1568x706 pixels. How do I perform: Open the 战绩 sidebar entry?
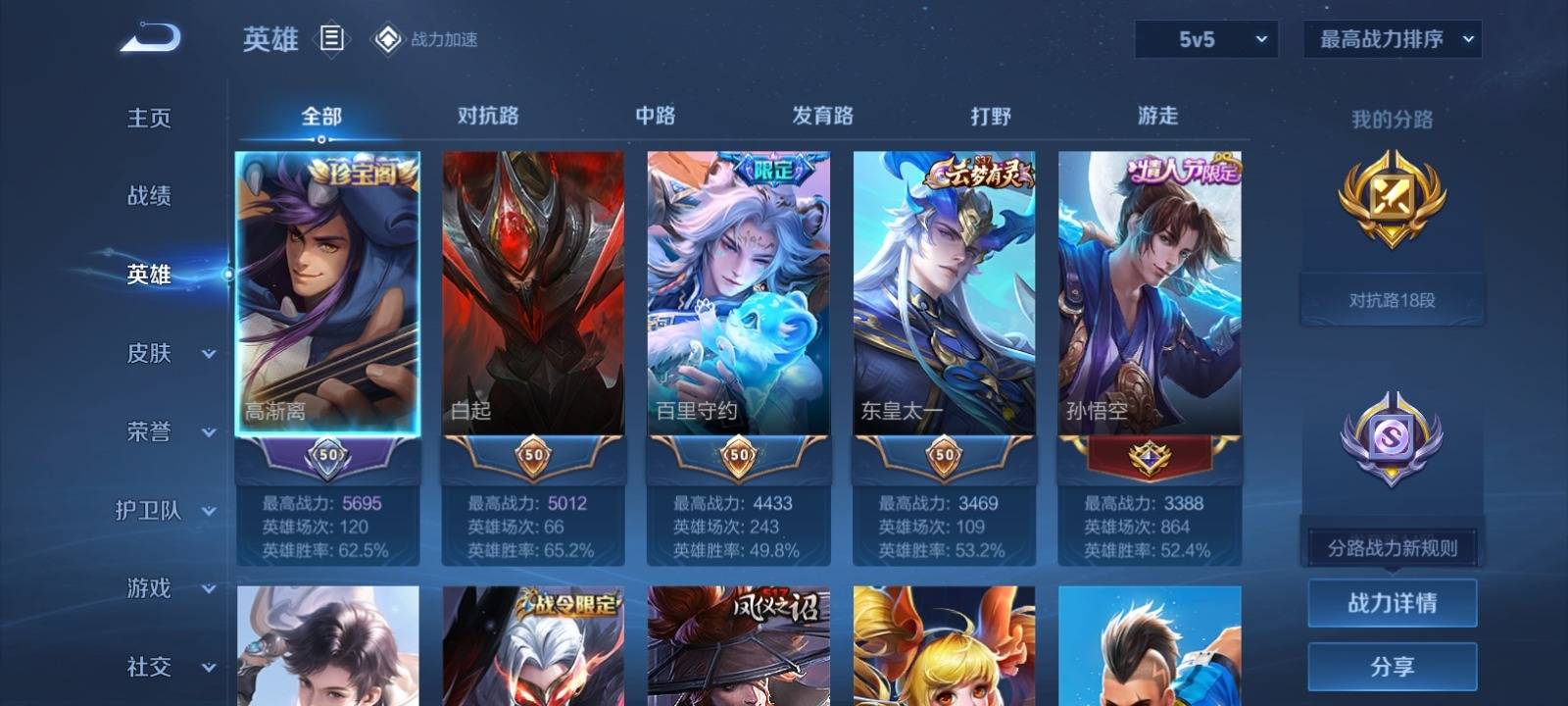(149, 196)
